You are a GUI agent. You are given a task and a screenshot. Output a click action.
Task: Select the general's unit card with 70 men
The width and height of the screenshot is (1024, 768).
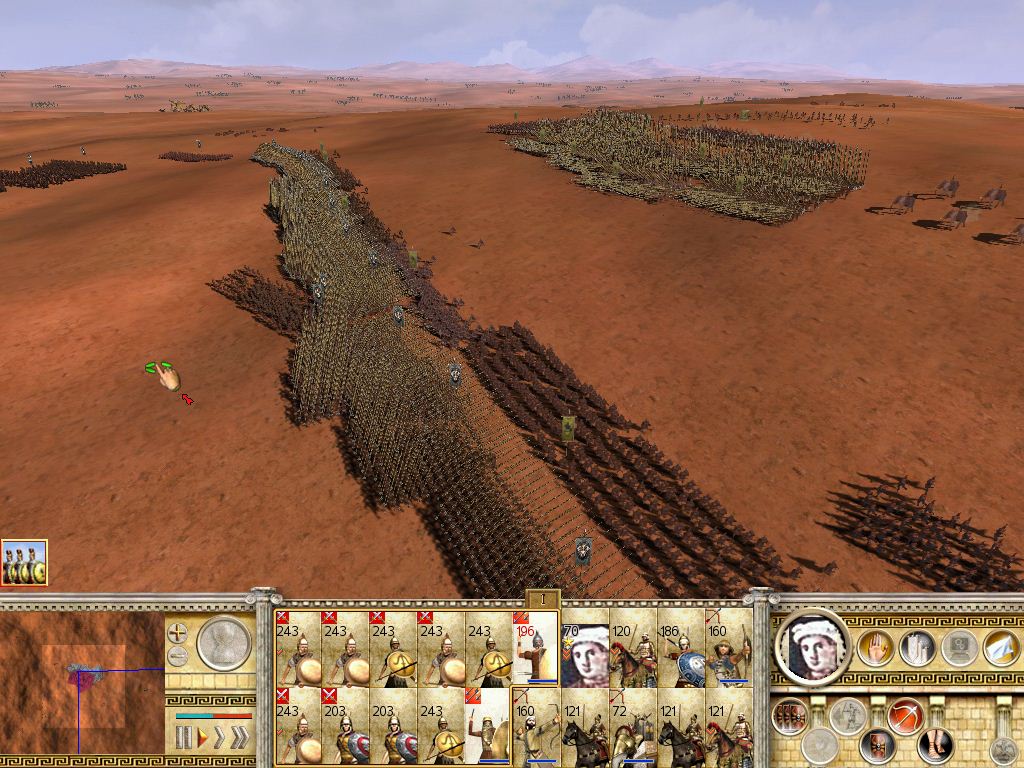click(x=585, y=654)
